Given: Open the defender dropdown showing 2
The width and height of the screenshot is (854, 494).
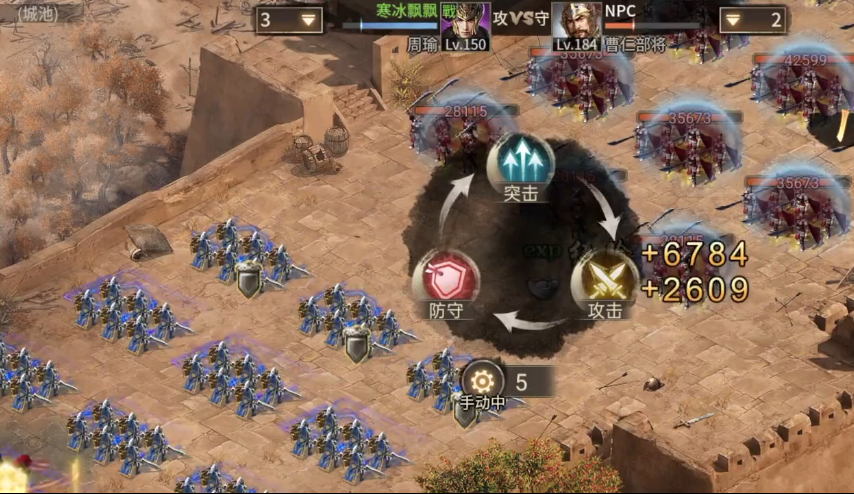Looking at the screenshot, I should tap(752, 20).
